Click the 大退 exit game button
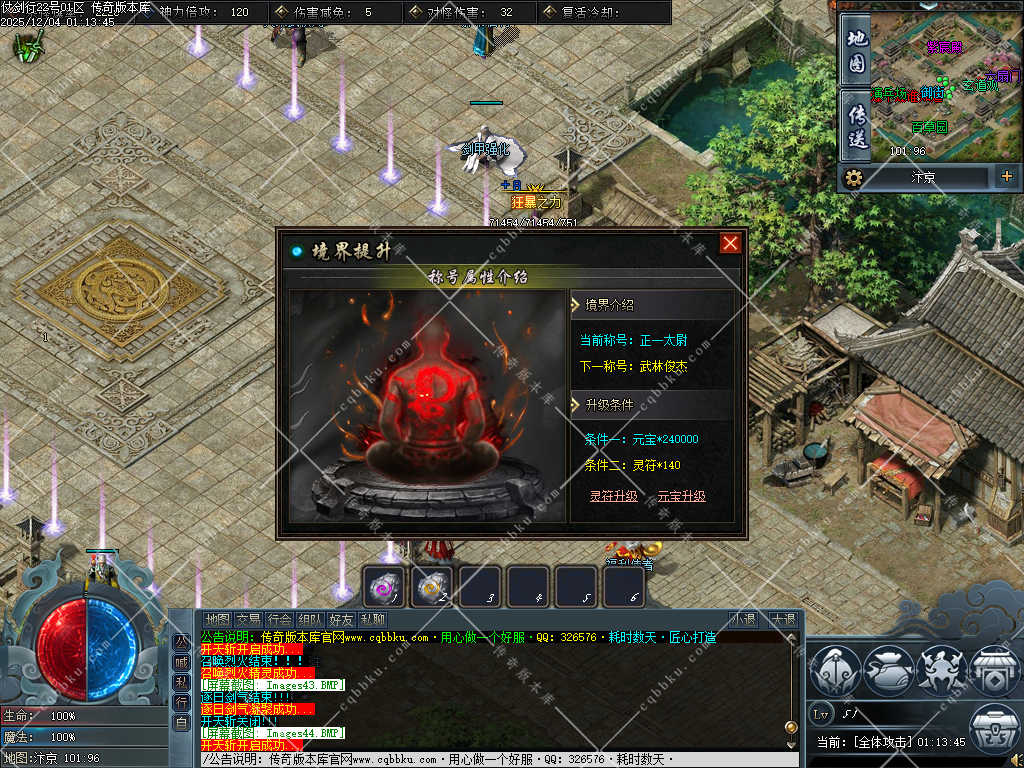 [x=783, y=620]
